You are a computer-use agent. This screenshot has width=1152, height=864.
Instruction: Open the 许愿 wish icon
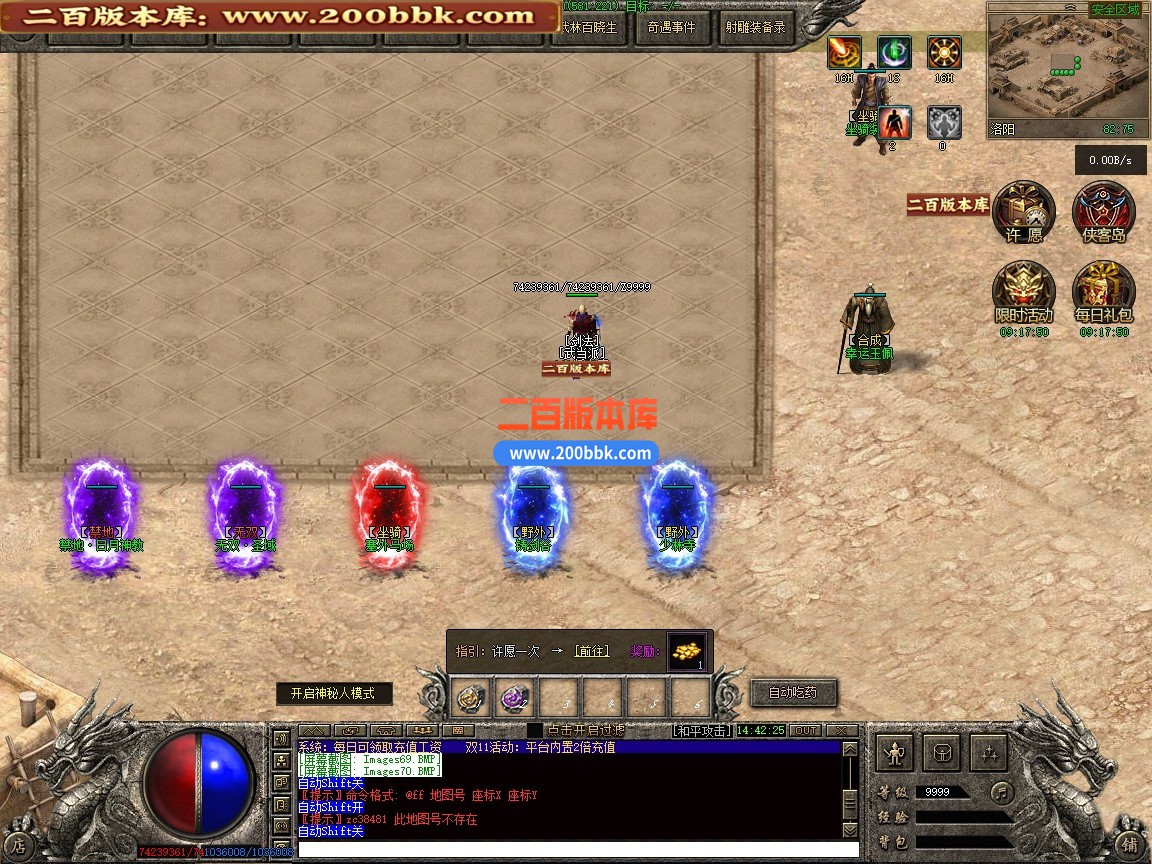1024,212
